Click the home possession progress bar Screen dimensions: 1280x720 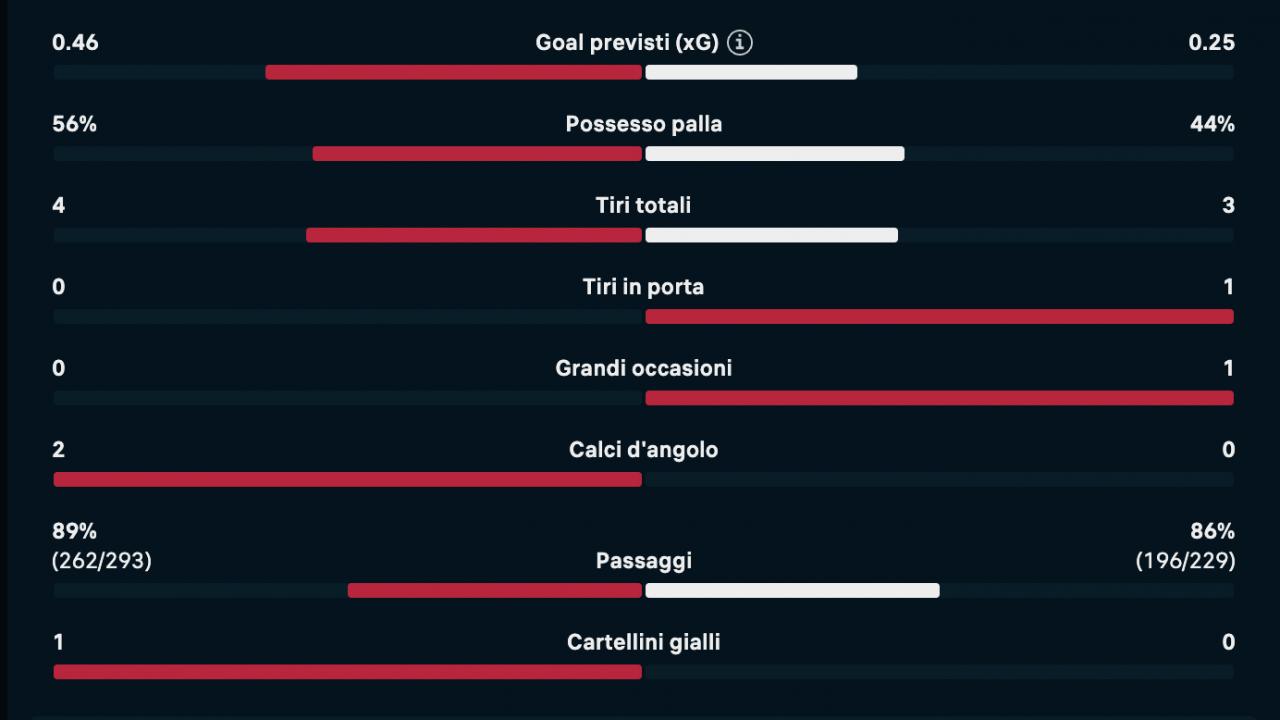477,153
